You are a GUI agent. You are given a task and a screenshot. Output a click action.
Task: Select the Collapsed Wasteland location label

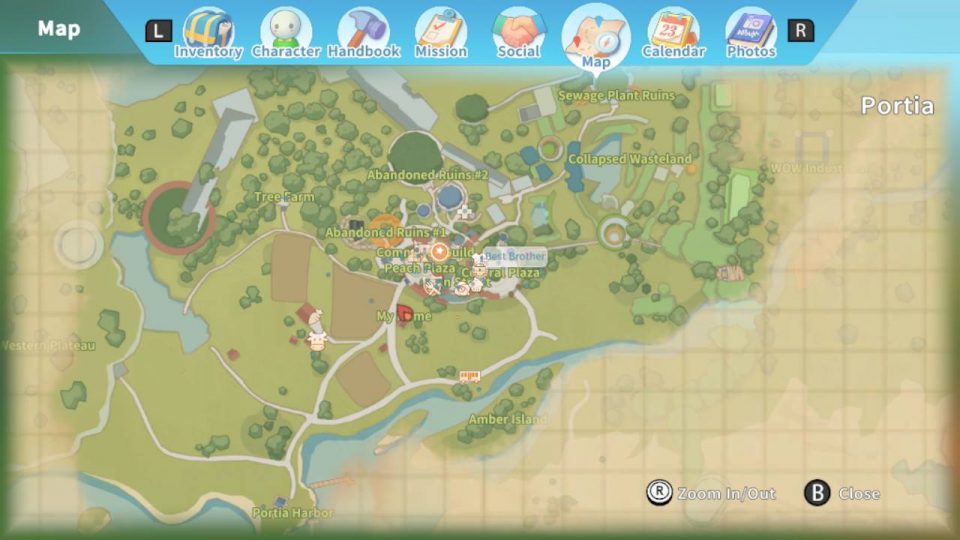(629, 159)
